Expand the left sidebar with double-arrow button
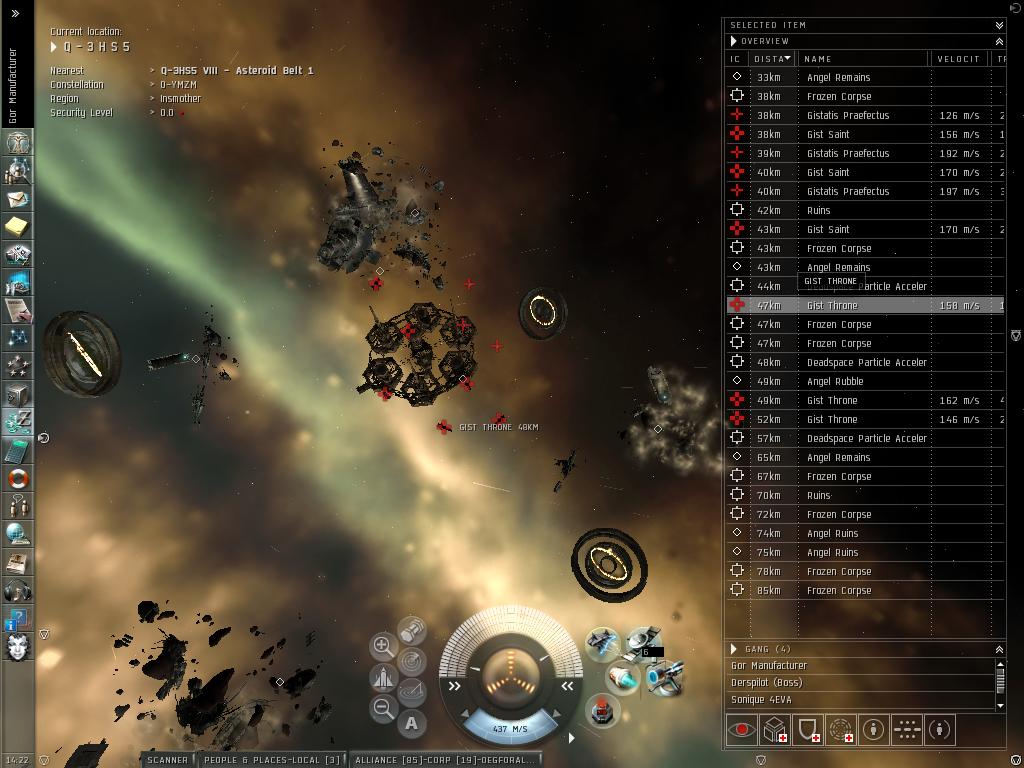 (x=15, y=14)
